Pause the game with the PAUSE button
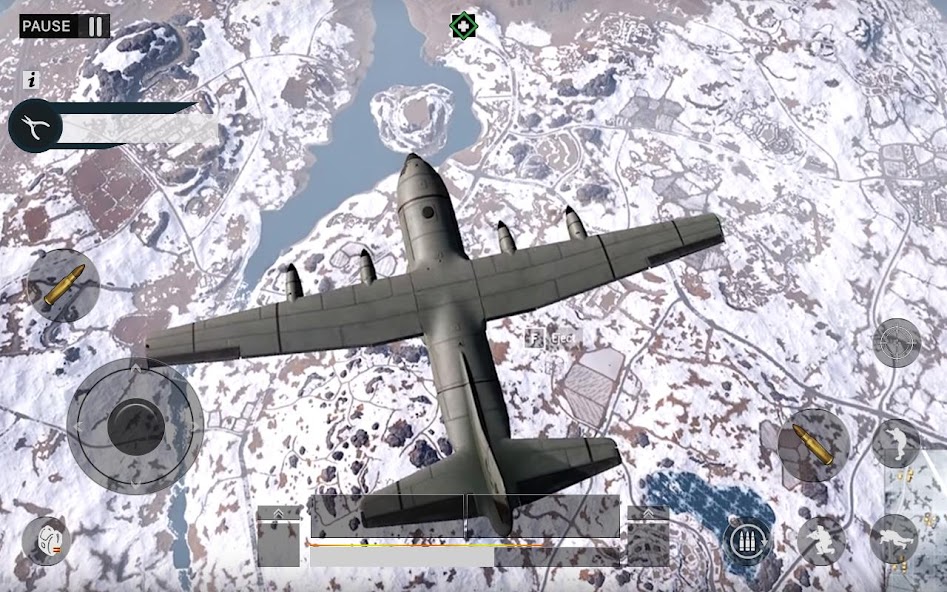The width and height of the screenshot is (947, 592). [x=65, y=26]
